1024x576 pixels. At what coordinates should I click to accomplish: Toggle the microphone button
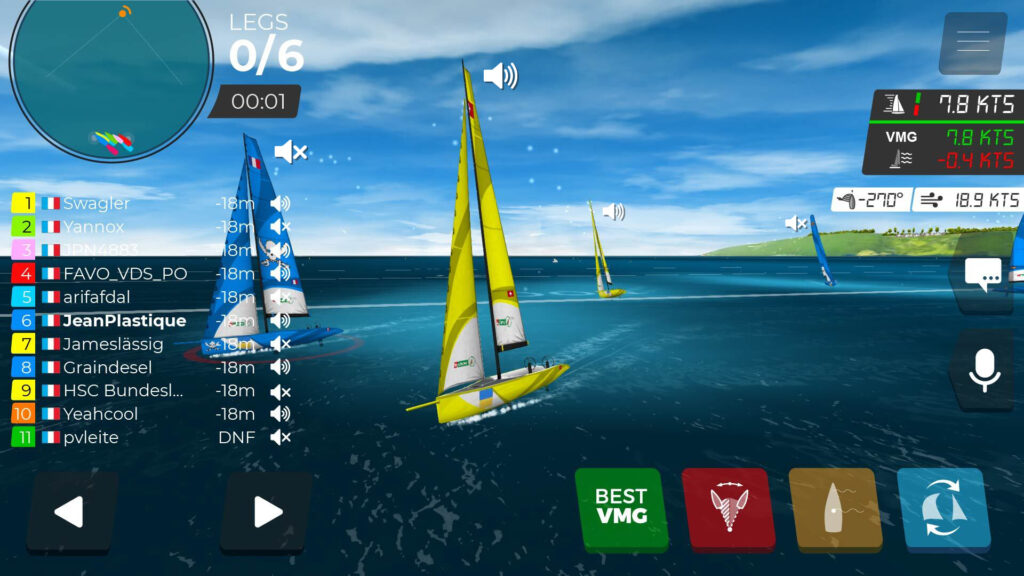(x=985, y=370)
